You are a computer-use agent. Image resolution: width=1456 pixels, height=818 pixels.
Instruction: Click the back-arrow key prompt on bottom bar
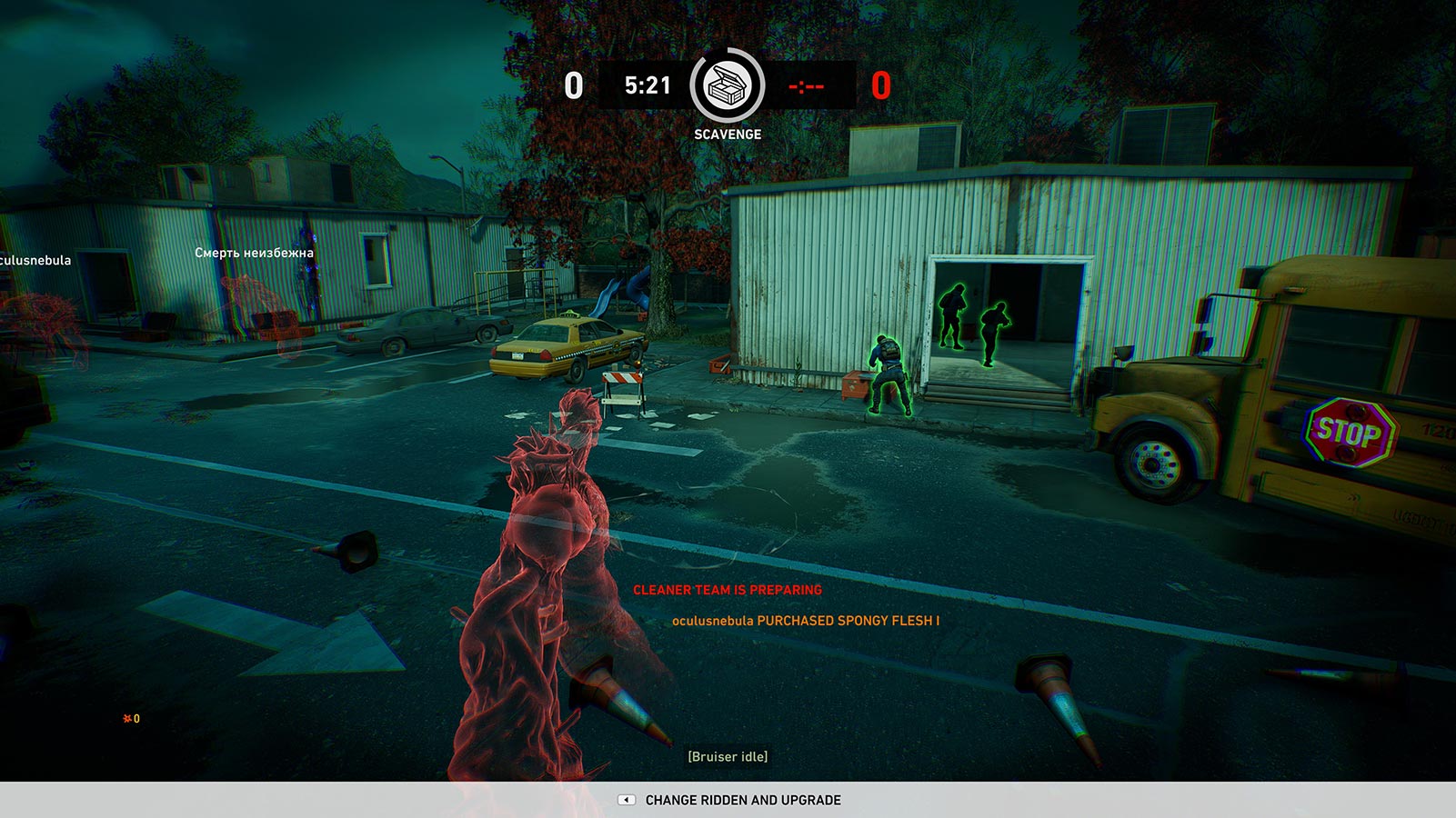626,801
